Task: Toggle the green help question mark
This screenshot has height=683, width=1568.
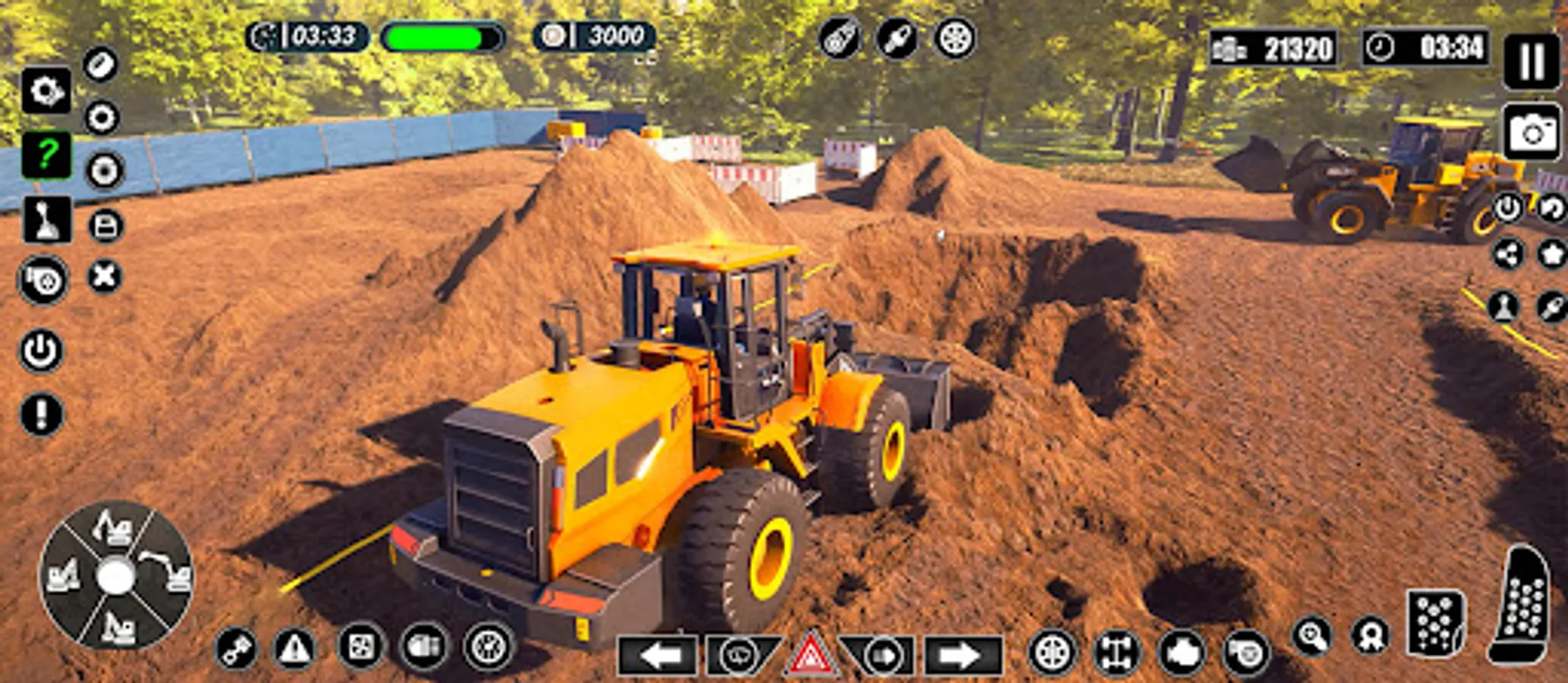Action: point(46,154)
